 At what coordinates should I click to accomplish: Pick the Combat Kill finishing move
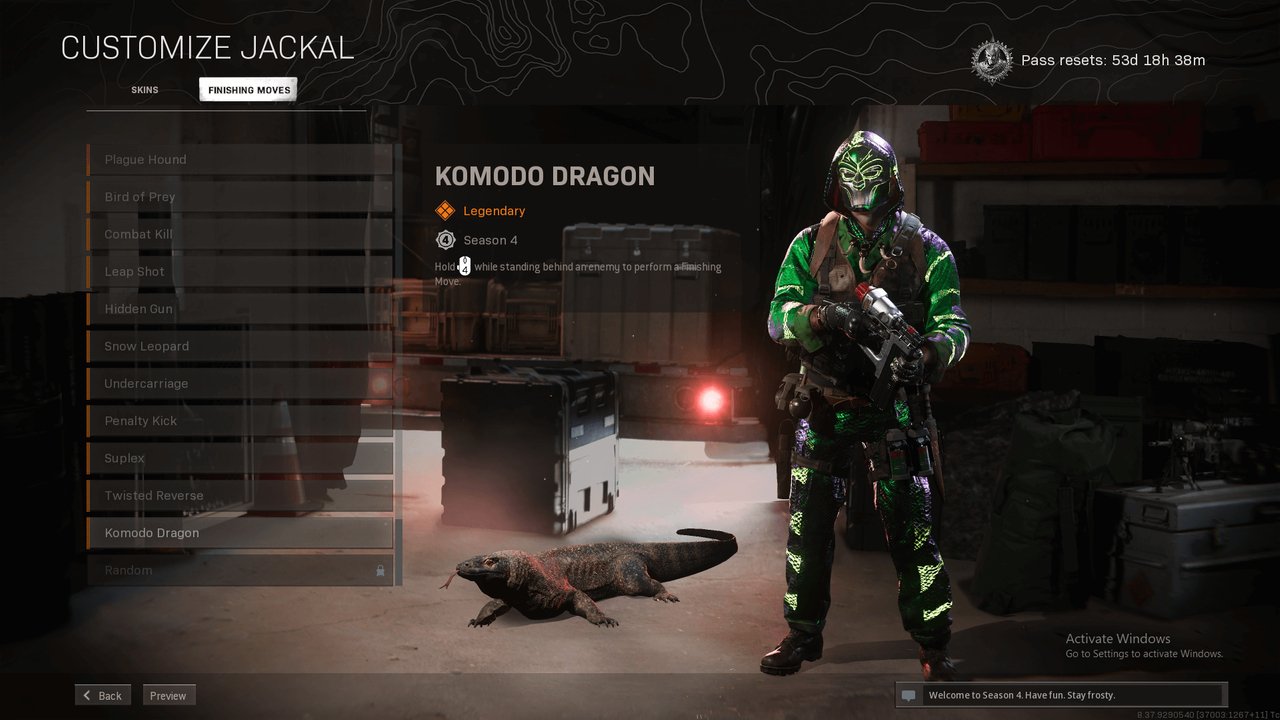click(240, 234)
